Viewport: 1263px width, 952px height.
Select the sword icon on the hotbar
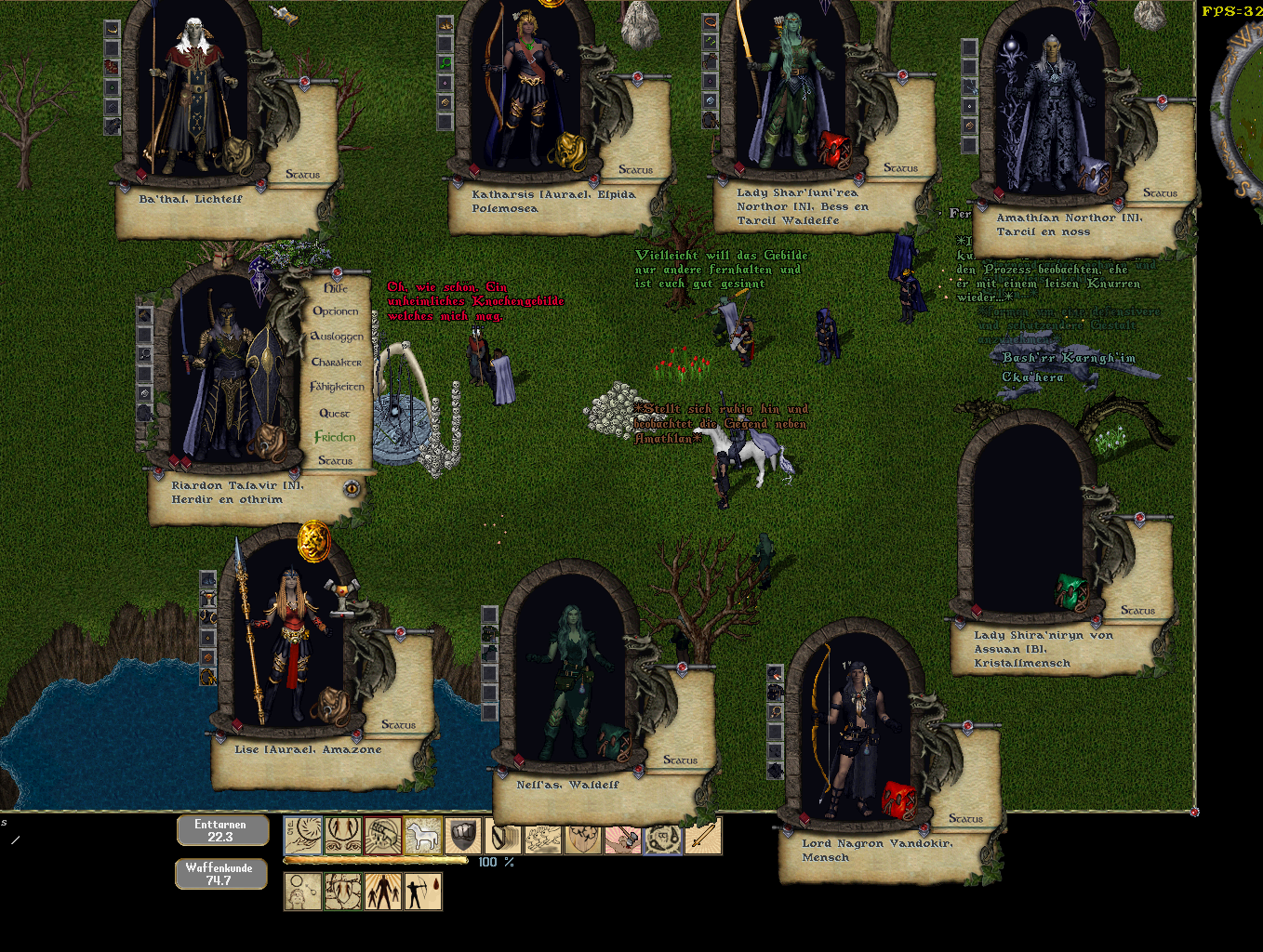coord(704,836)
